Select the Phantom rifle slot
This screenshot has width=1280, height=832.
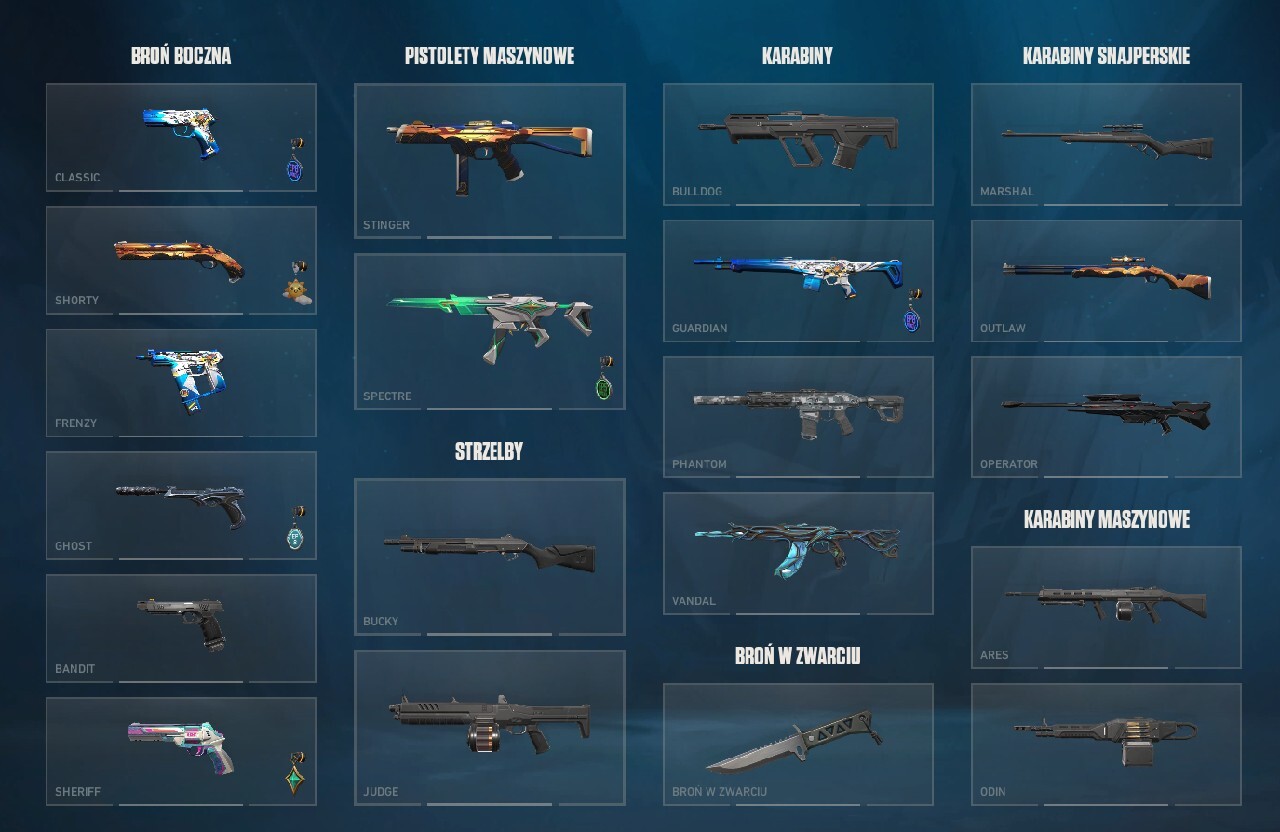coord(798,417)
